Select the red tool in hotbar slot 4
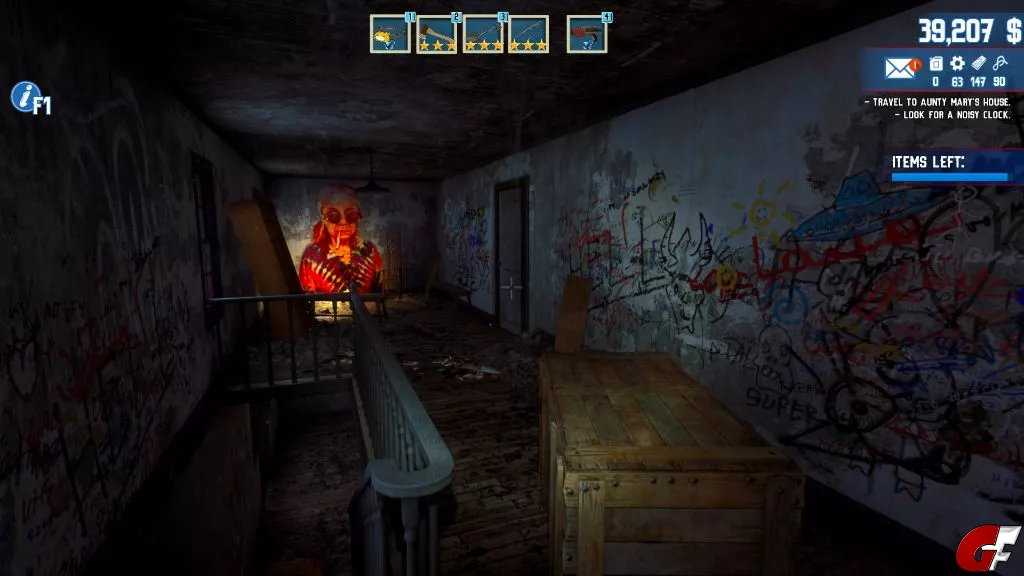This screenshot has width=1024, height=576. 586,35
